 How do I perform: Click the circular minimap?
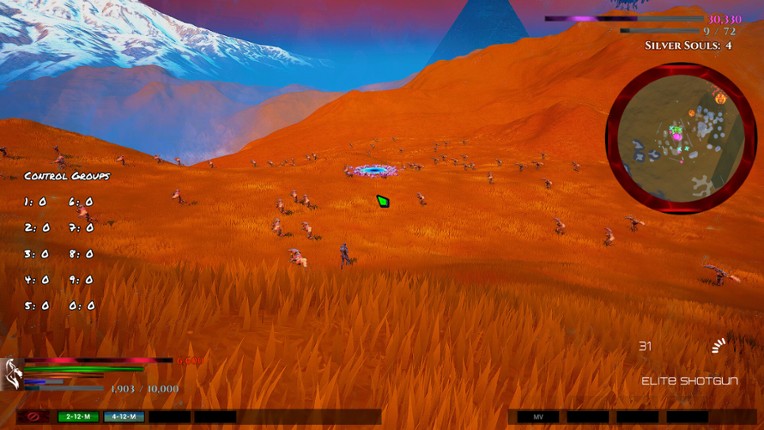681,138
